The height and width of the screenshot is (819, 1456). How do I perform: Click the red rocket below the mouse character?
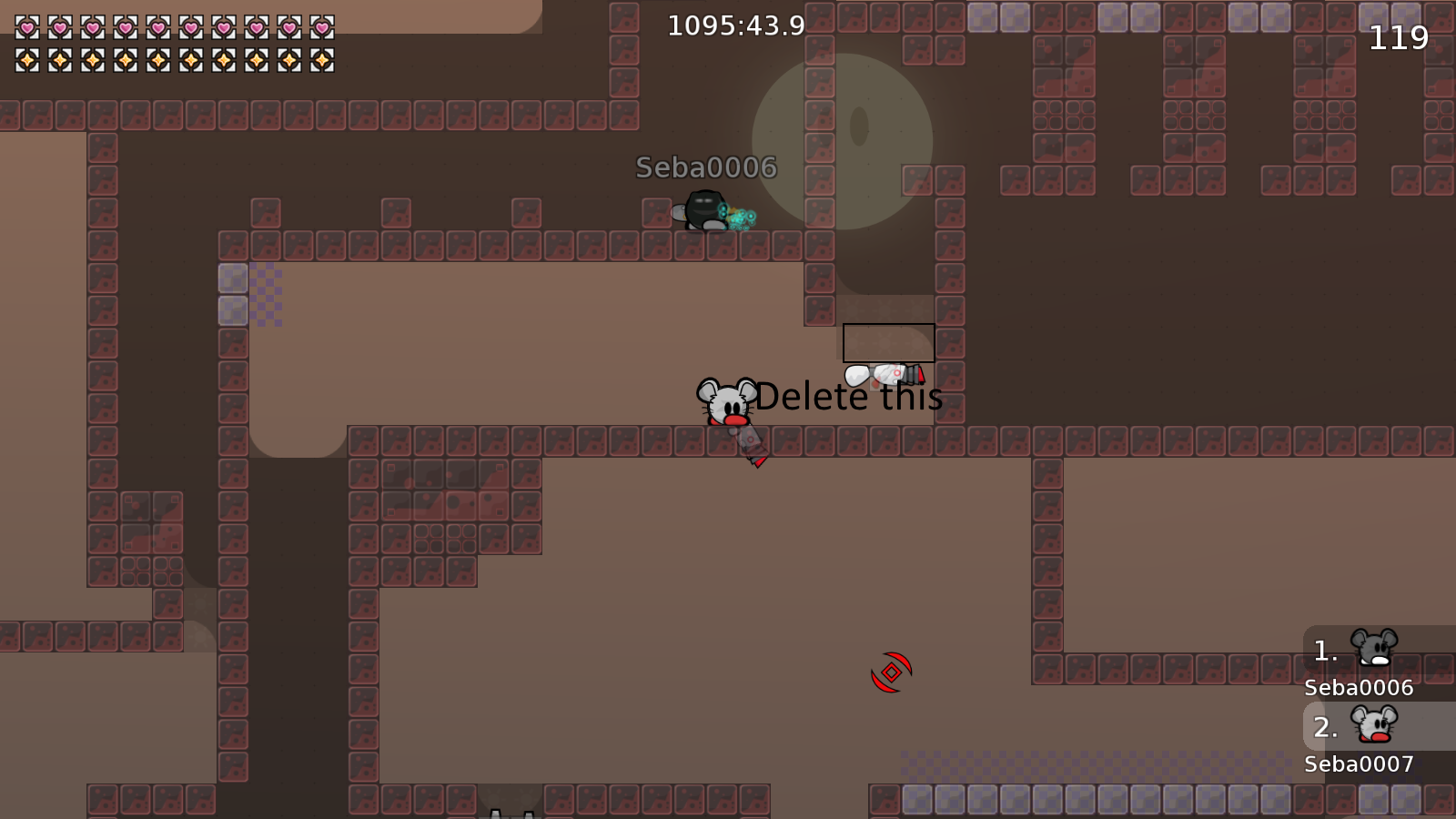coord(752,450)
